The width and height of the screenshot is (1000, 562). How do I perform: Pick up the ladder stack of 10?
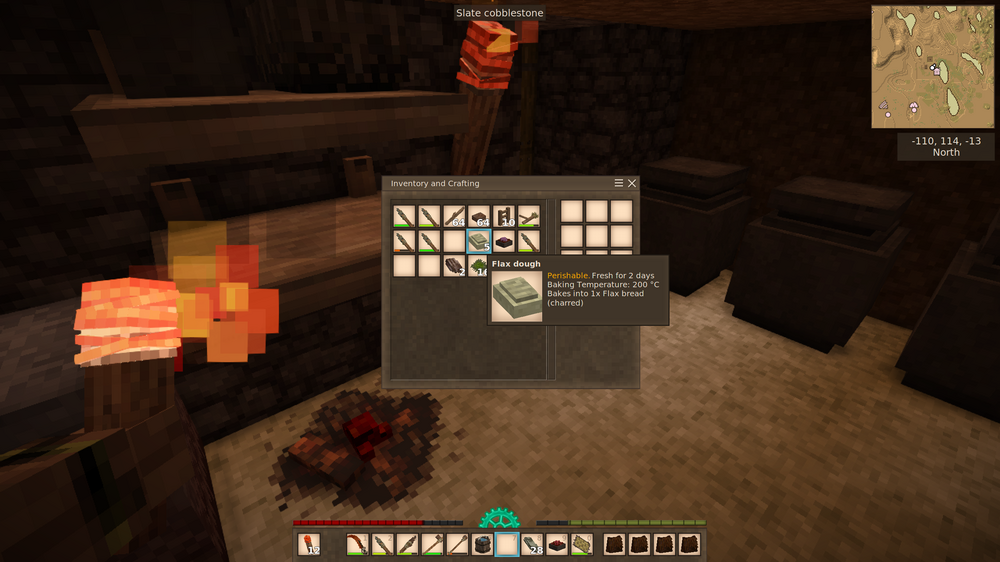(504, 215)
